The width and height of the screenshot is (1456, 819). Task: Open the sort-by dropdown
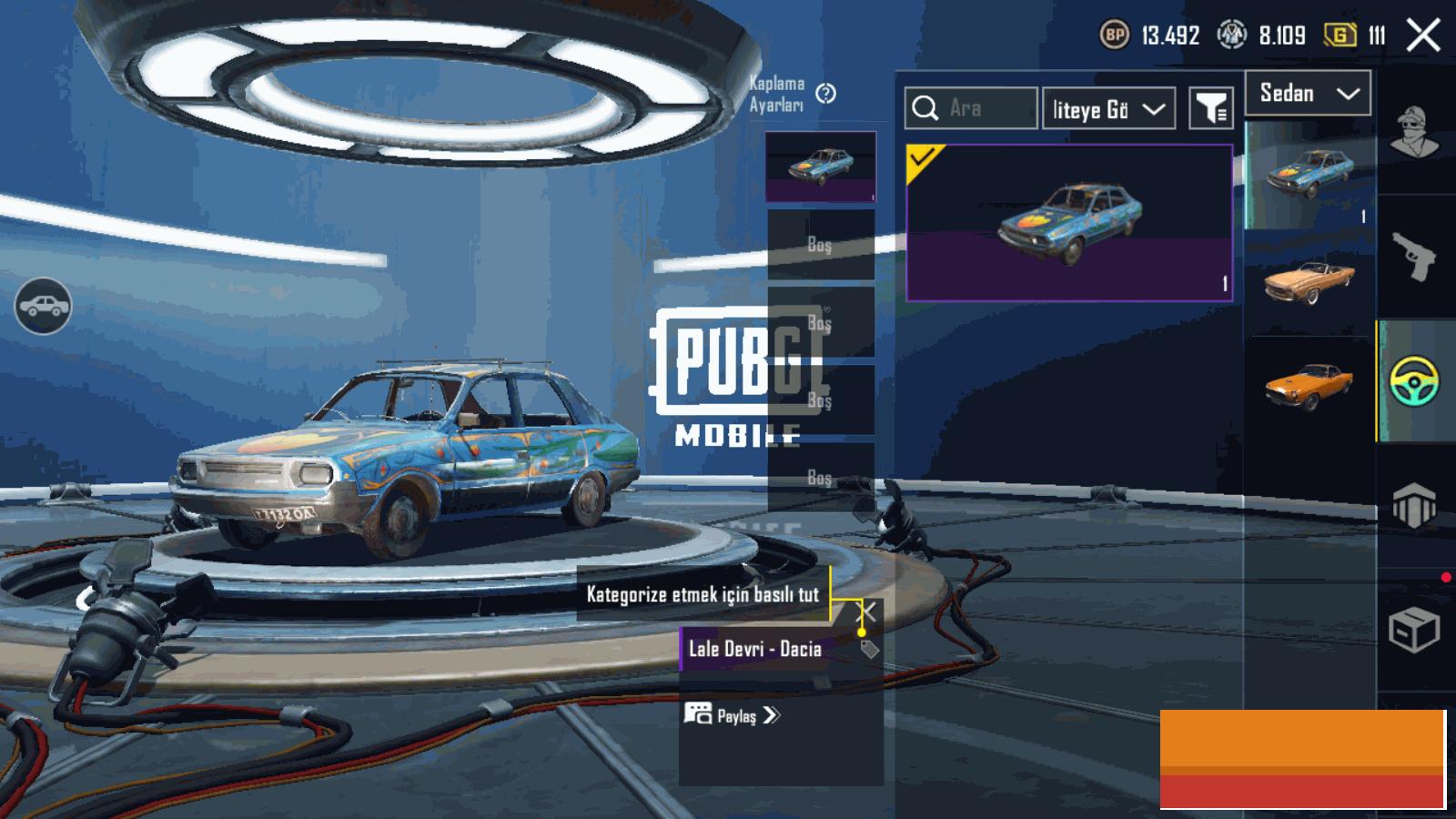click(x=1108, y=109)
